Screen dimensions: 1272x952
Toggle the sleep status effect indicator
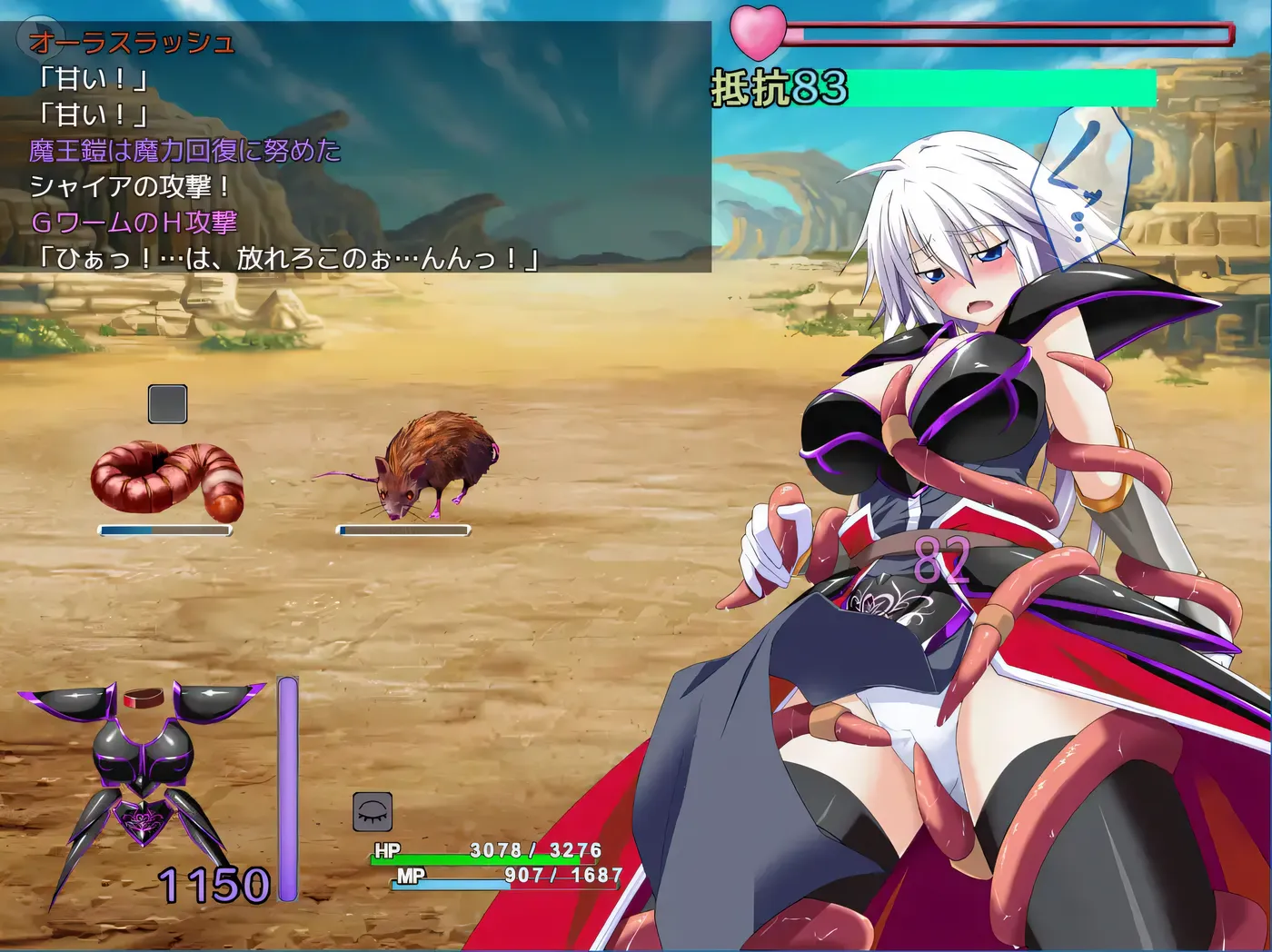click(x=370, y=808)
